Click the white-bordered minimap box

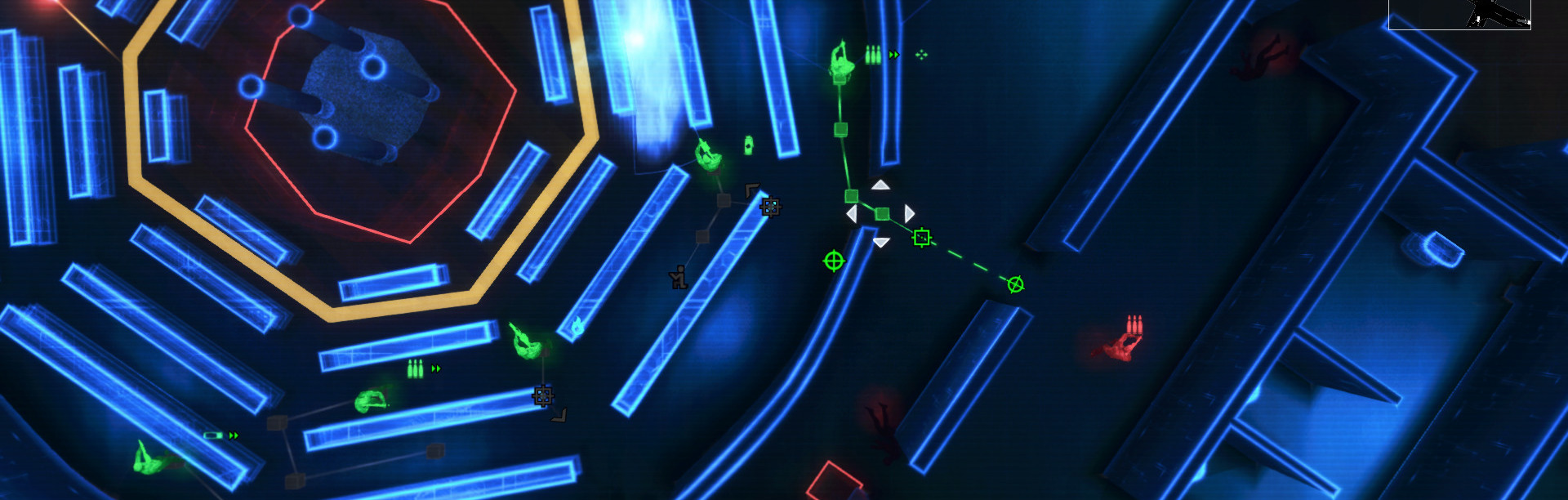pos(1459,14)
